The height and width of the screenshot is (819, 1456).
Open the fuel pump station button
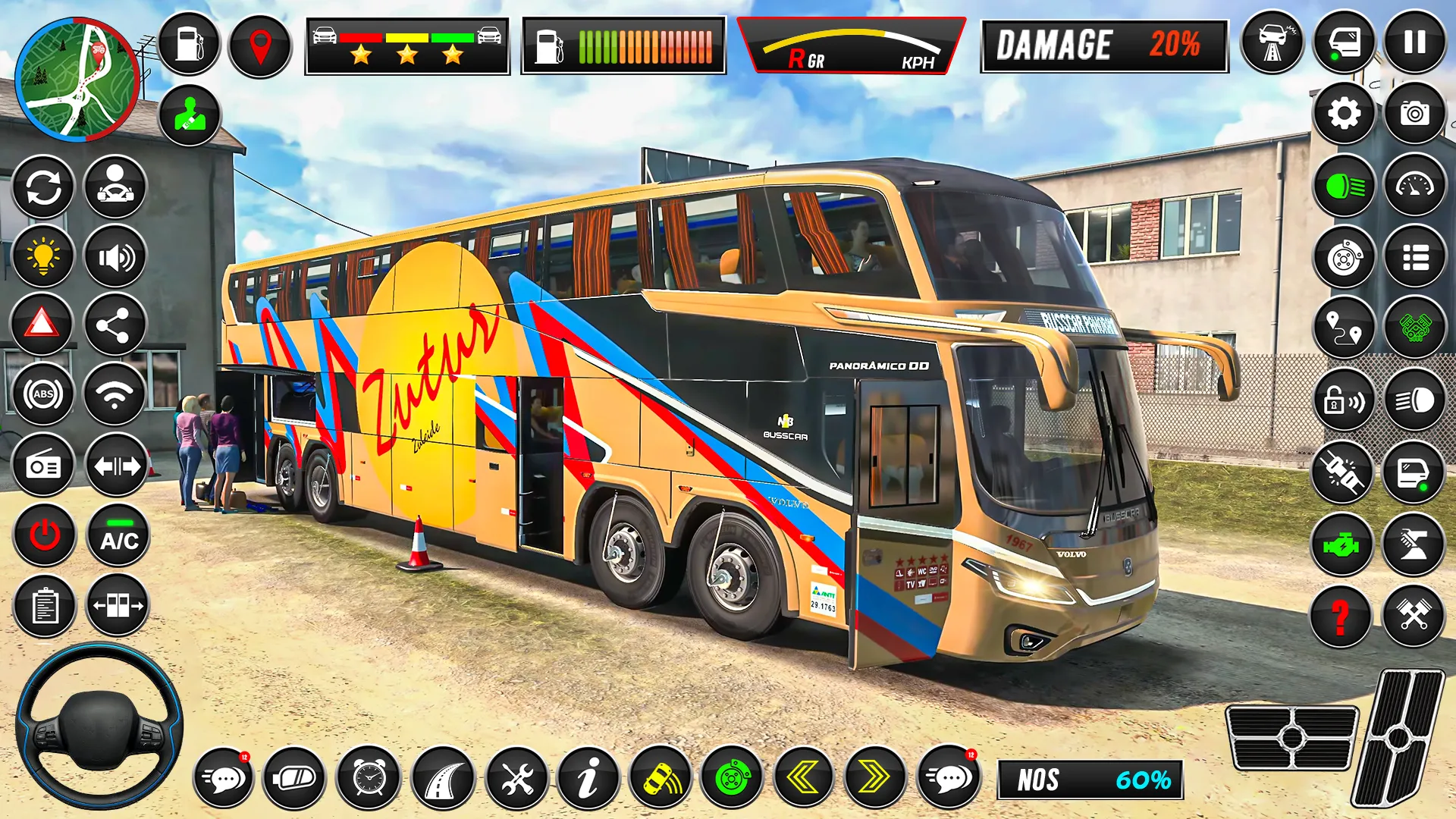(x=189, y=44)
